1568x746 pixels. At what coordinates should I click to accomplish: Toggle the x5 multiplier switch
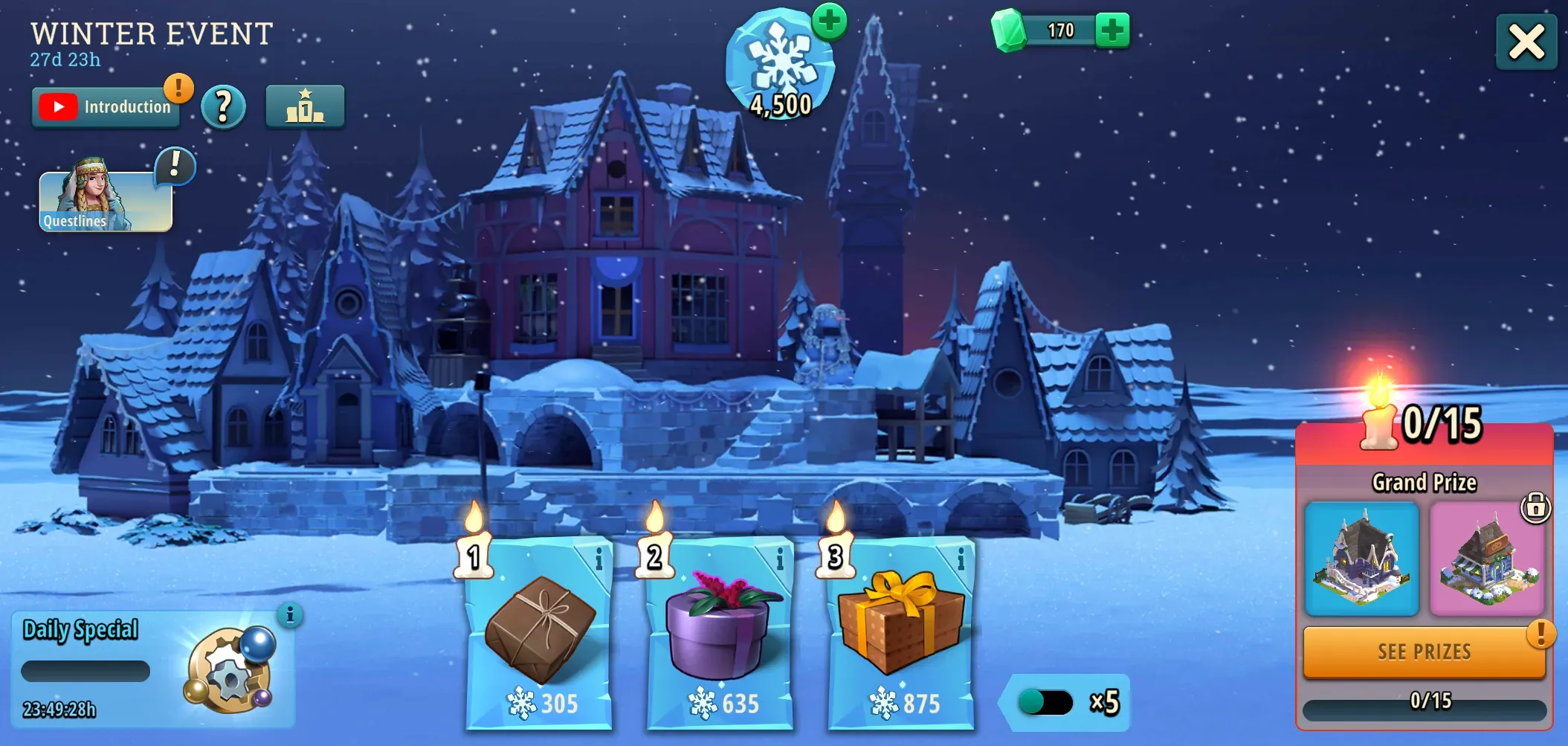[x=1045, y=702]
